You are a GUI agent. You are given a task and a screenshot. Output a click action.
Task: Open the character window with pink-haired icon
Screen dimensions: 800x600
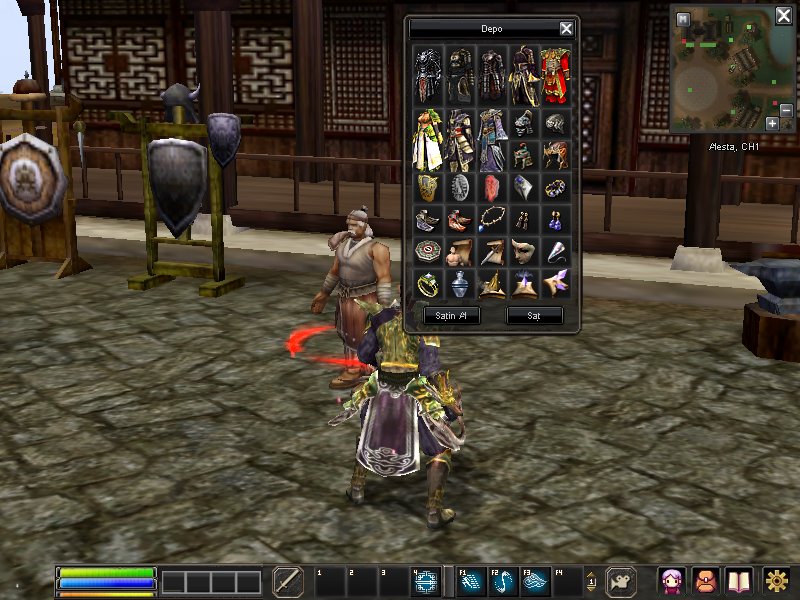coord(671,581)
